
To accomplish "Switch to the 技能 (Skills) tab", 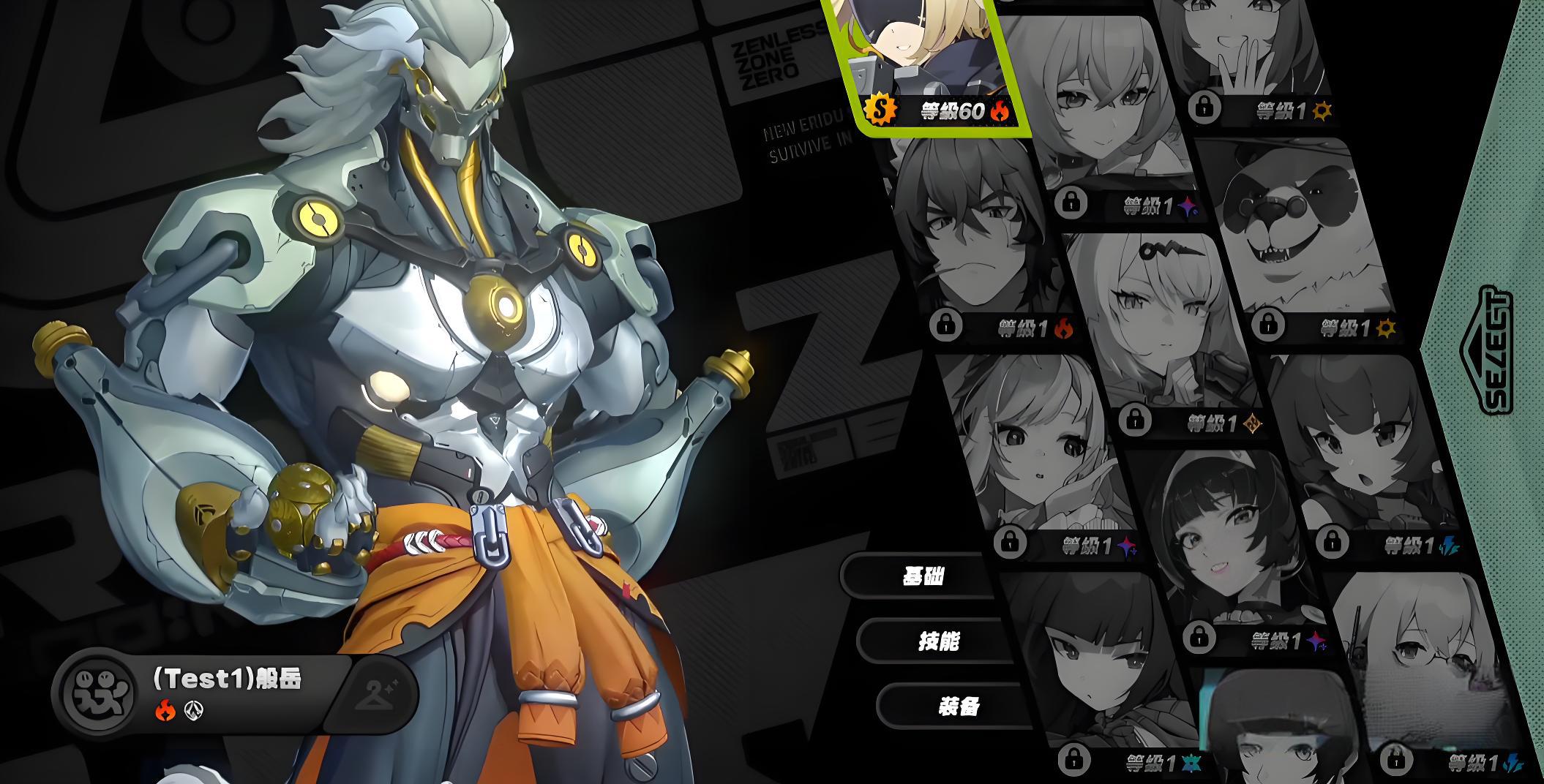I will coord(937,641).
